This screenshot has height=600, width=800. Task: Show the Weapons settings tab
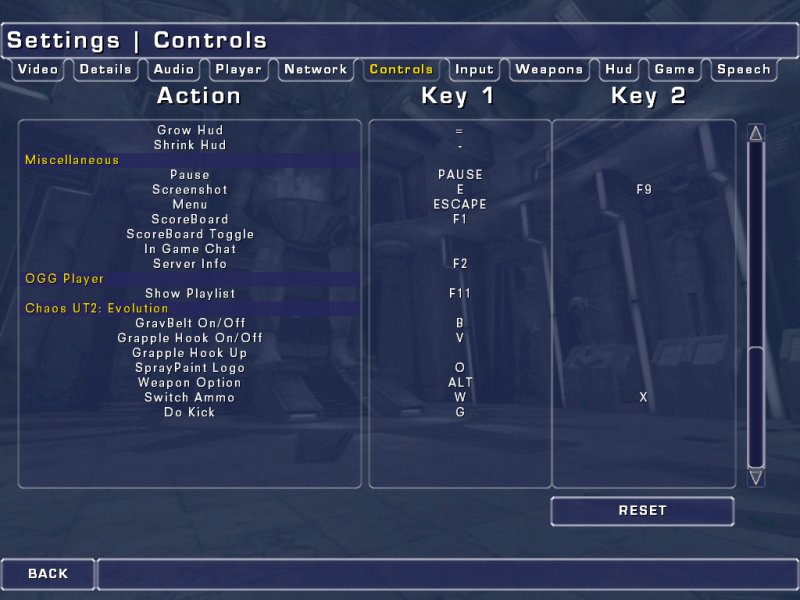pos(549,70)
